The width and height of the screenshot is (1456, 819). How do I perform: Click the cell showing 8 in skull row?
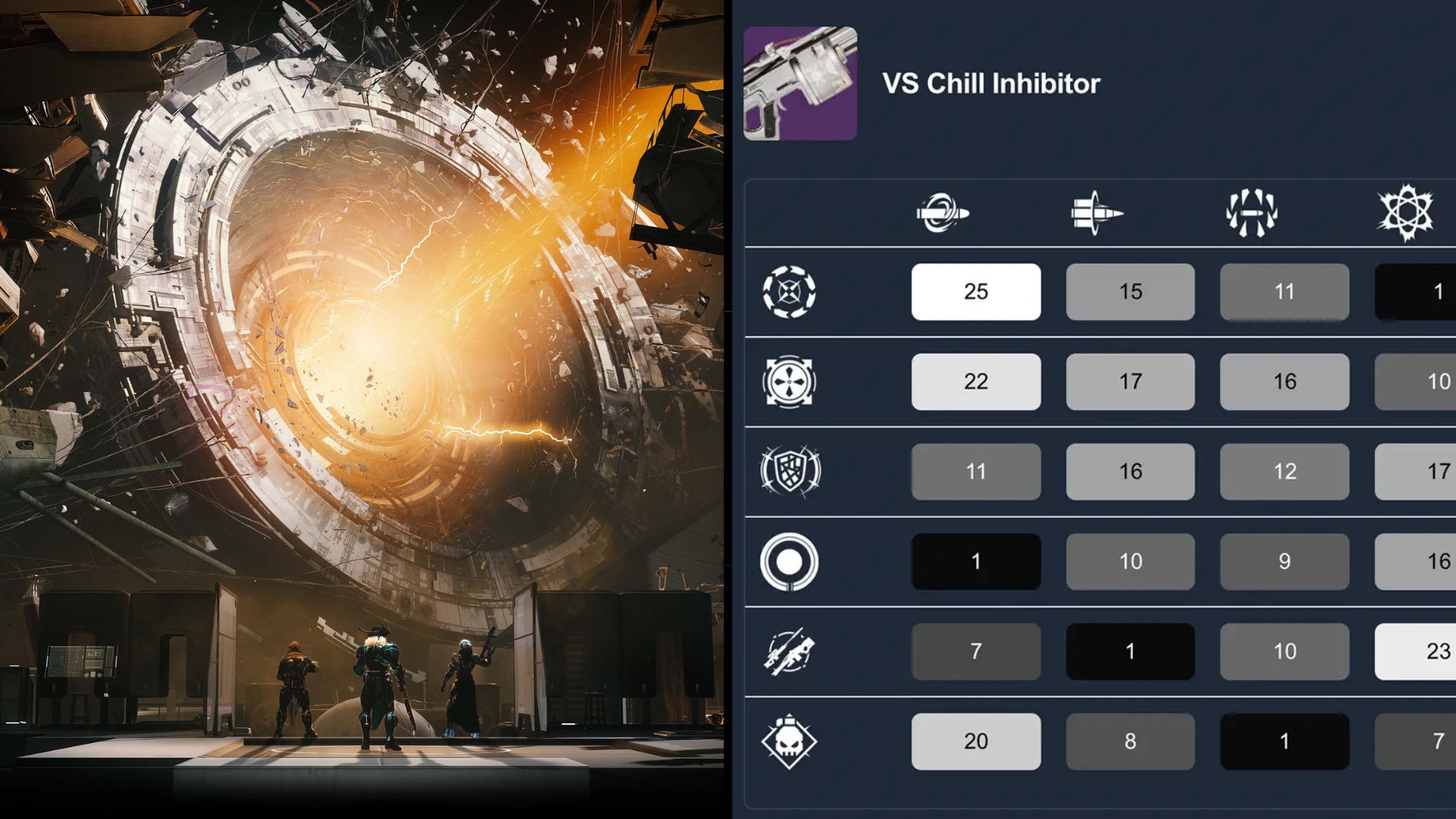point(1130,741)
